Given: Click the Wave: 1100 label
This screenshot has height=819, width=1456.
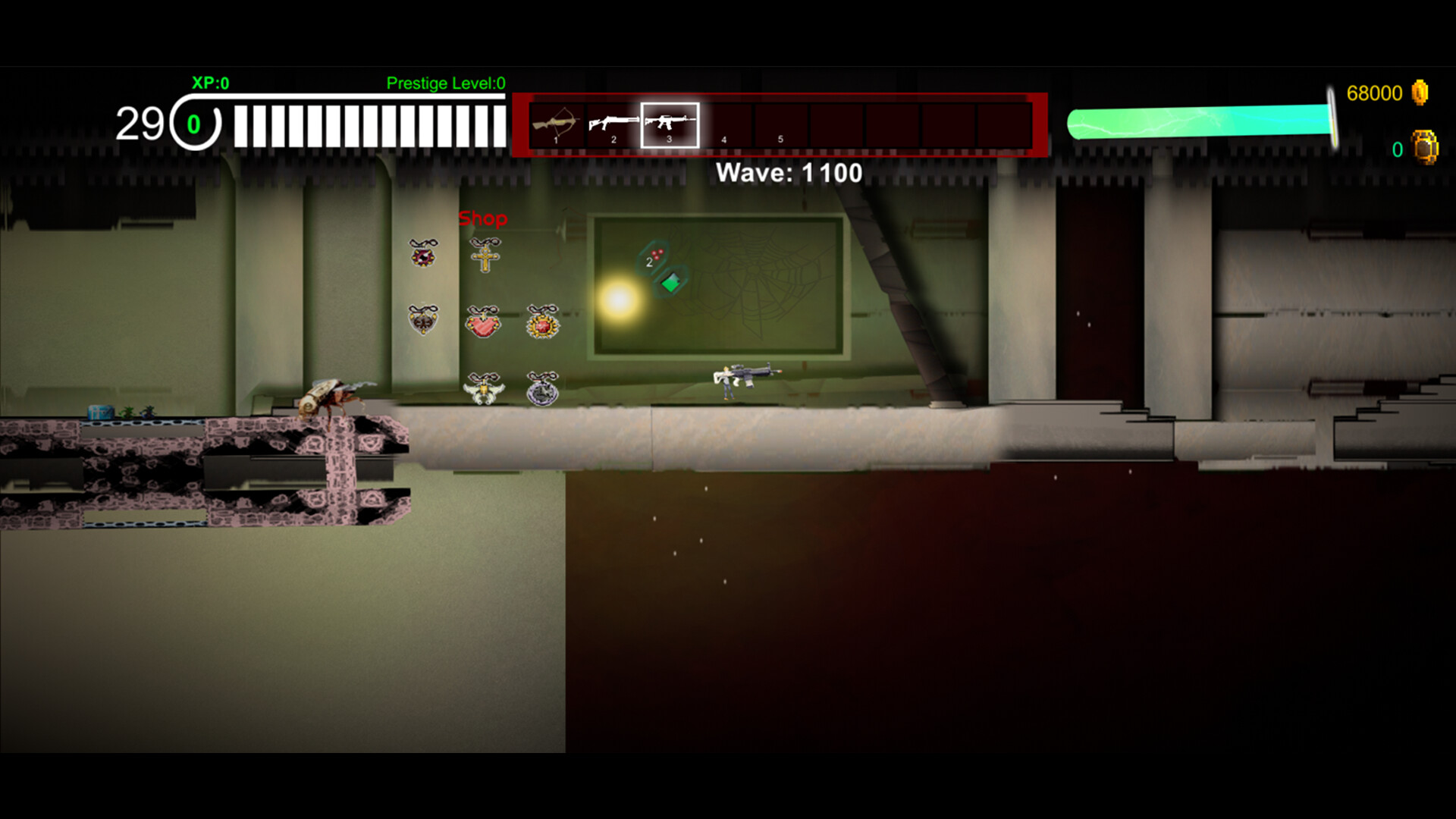Looking at the screenshot, I should 789,173.
